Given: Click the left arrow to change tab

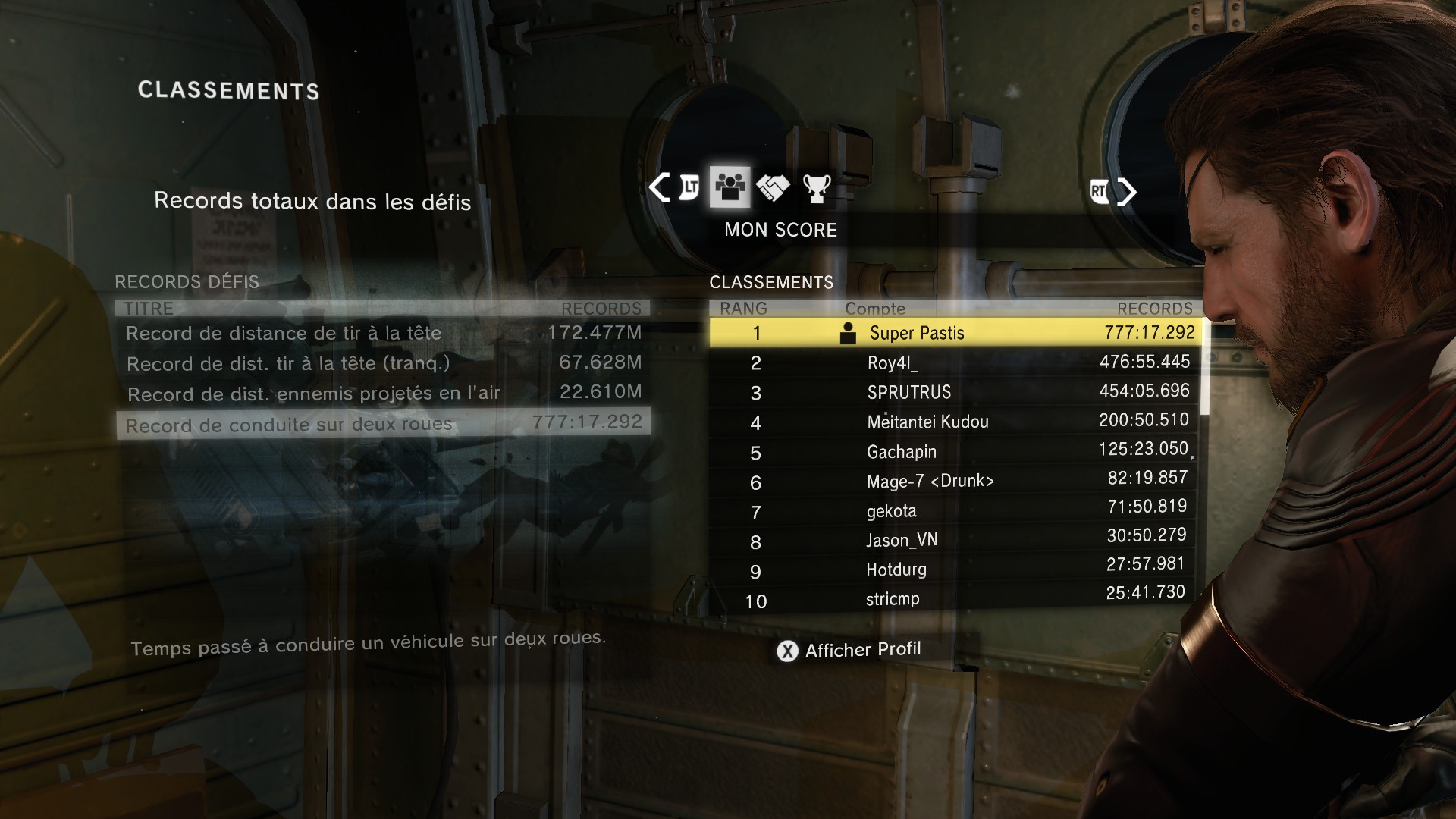Looking at the screenshot, I should [659, 188].
